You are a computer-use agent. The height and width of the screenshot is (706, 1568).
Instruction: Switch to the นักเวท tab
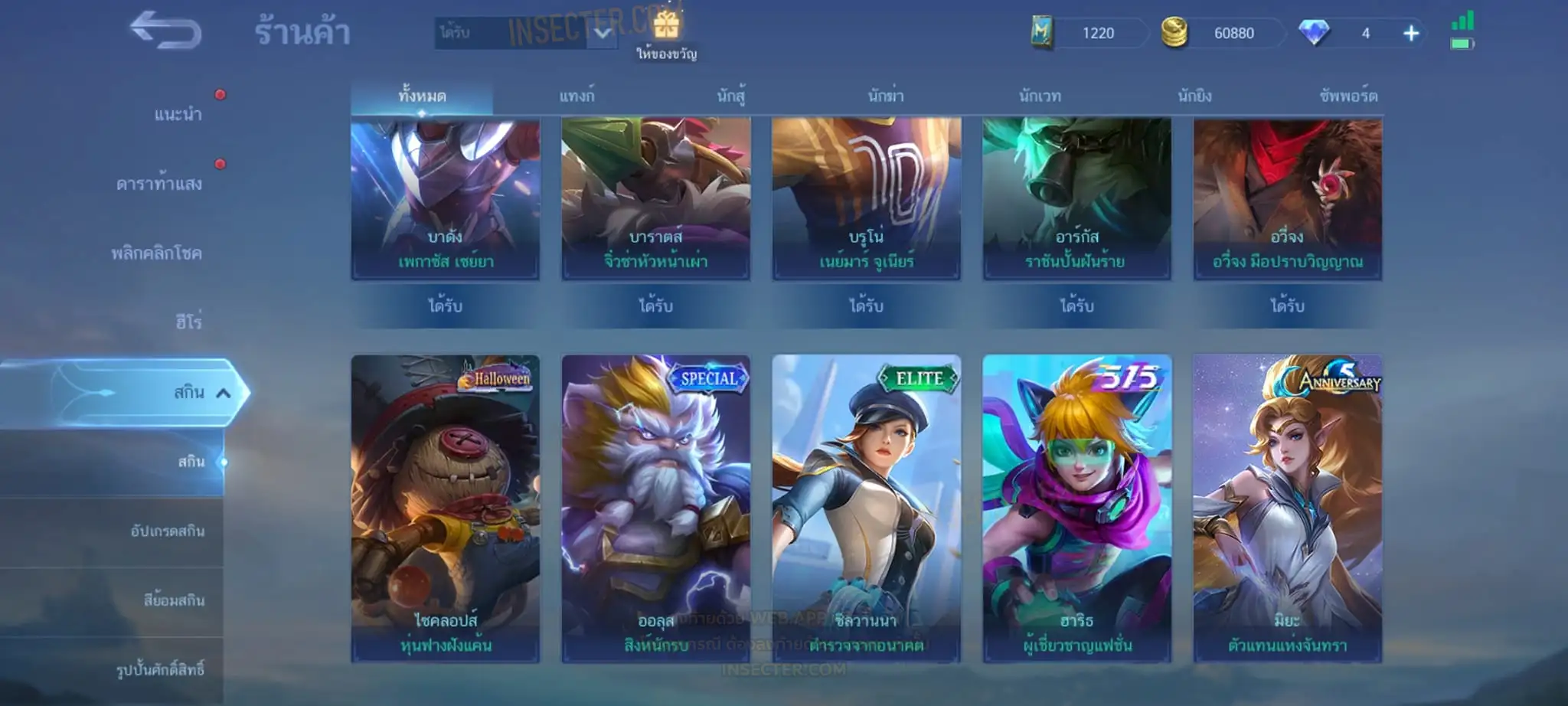(1040, 96)
